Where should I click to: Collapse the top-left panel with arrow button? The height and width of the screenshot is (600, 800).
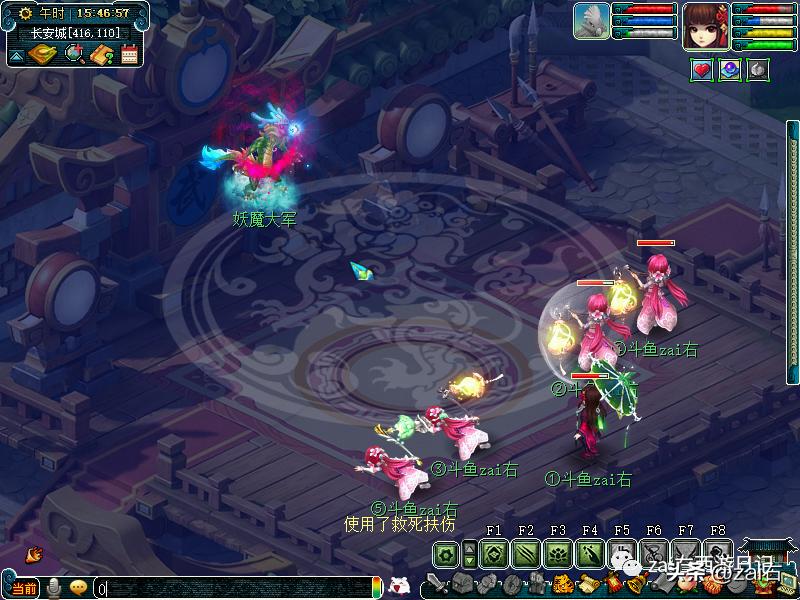pyautogui.click(x=16, y=57)
